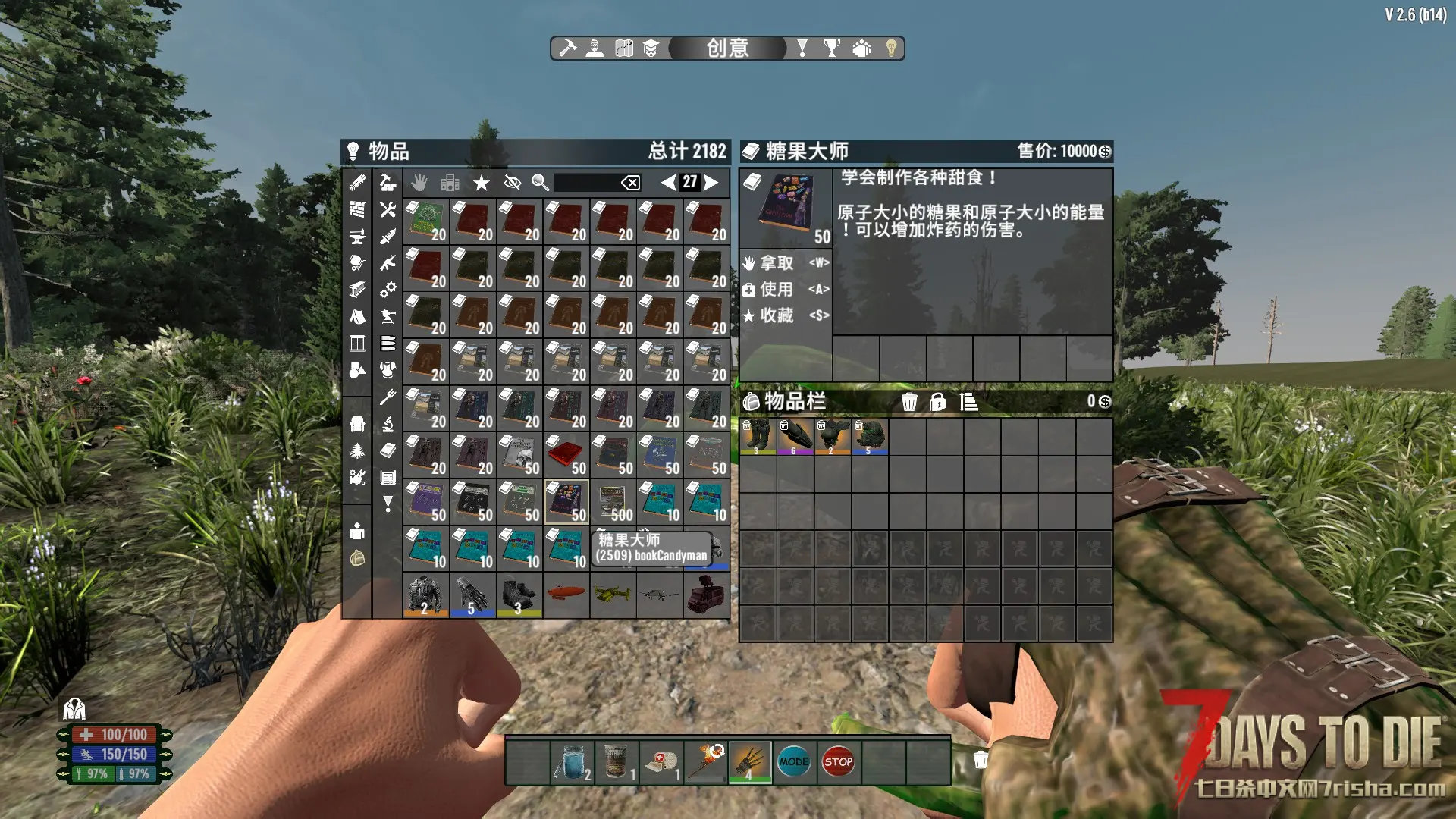Select the dark red truck vehicle item
Image resolution: width=1456 pixels, height=819 pixels.
(x=706, y=595)
